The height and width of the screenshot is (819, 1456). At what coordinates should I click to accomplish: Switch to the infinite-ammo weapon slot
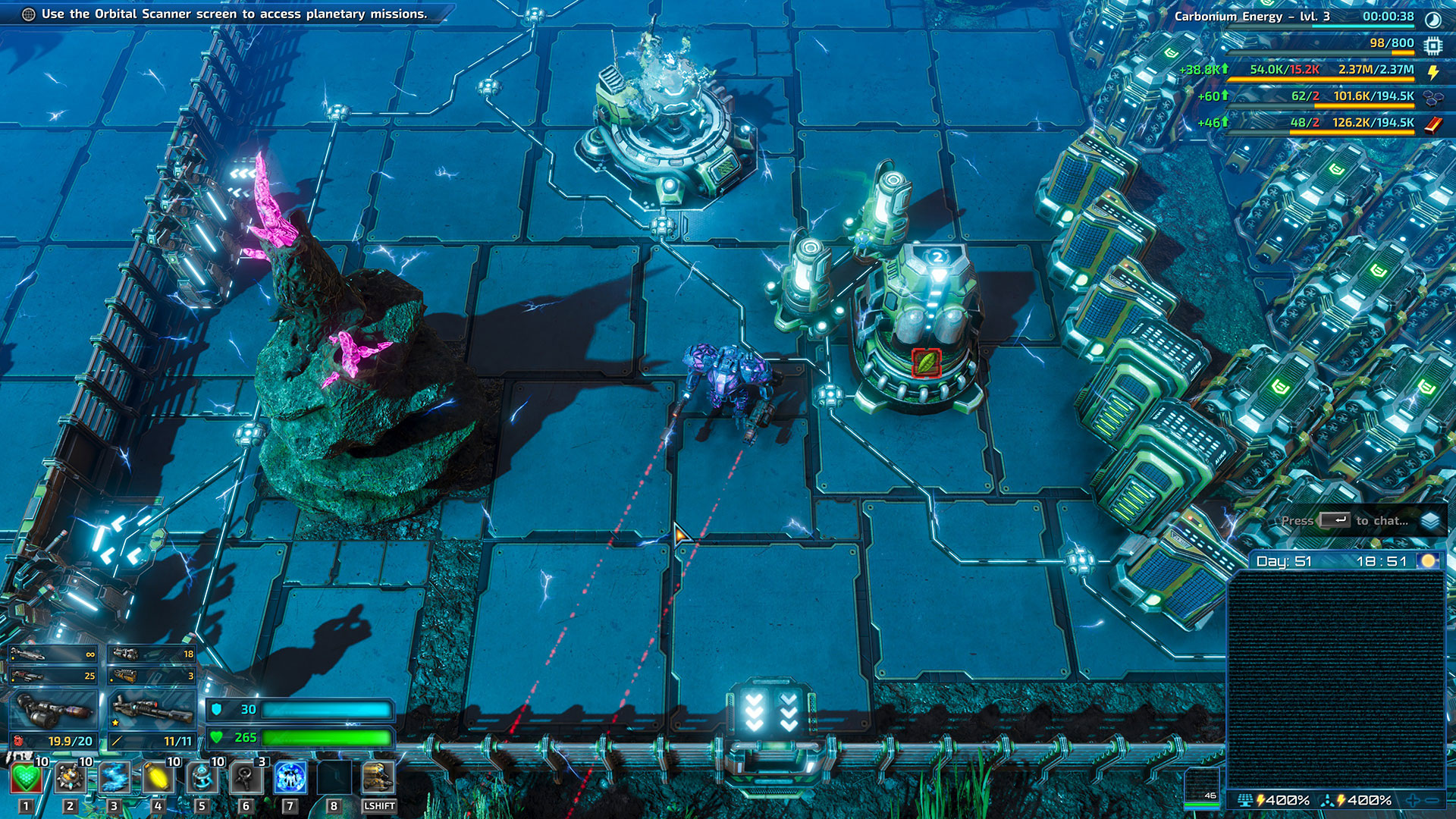coord(53,654)
